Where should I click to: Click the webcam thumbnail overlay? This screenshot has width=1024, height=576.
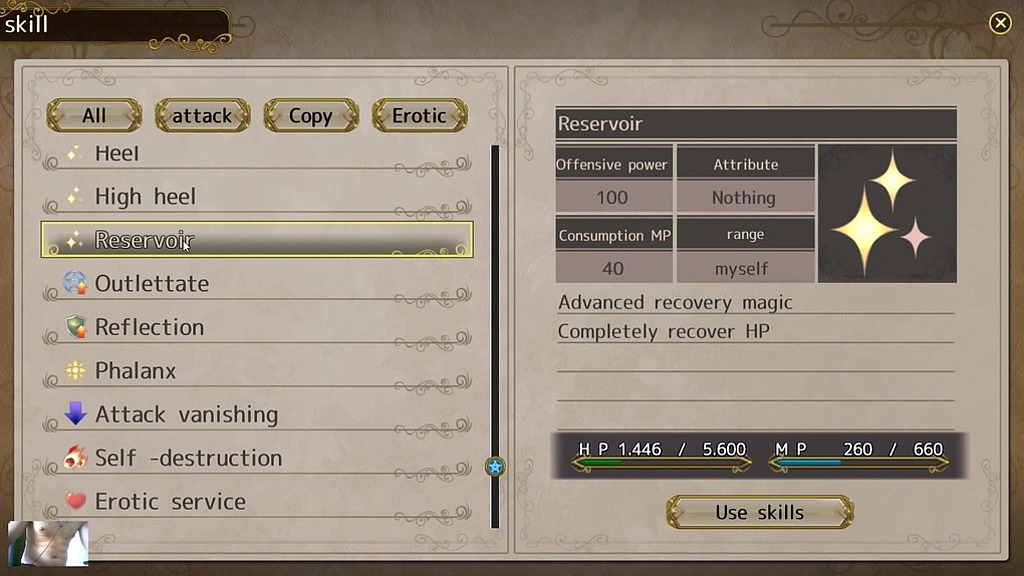tap(48, 543)
